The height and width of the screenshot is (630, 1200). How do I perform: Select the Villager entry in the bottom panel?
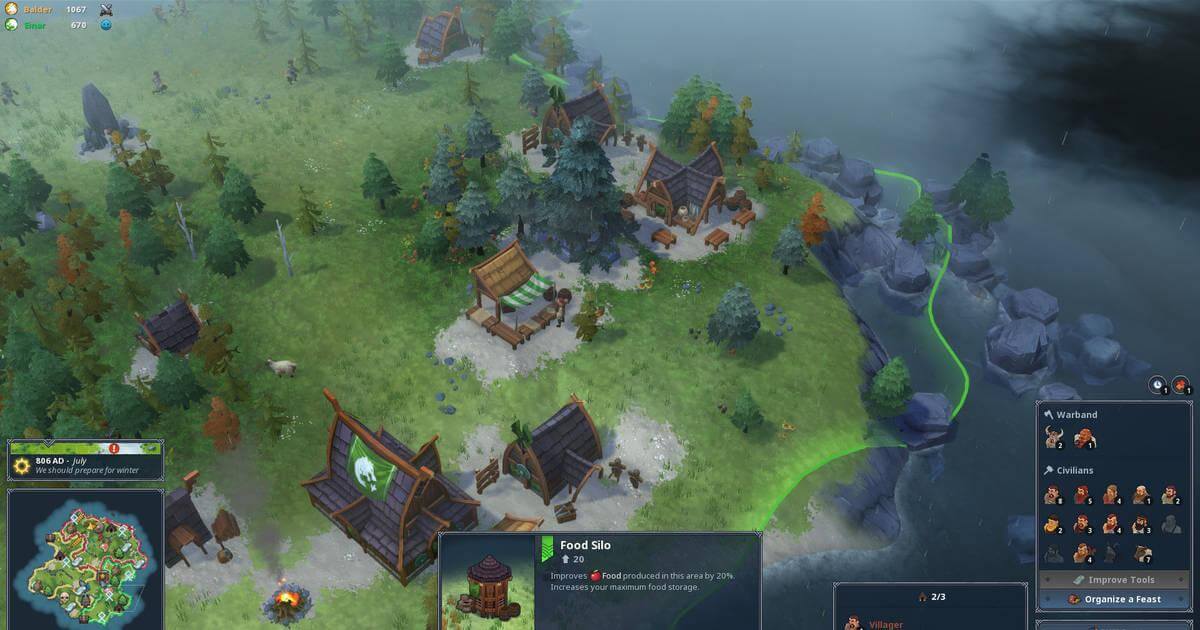click(880, 623)
